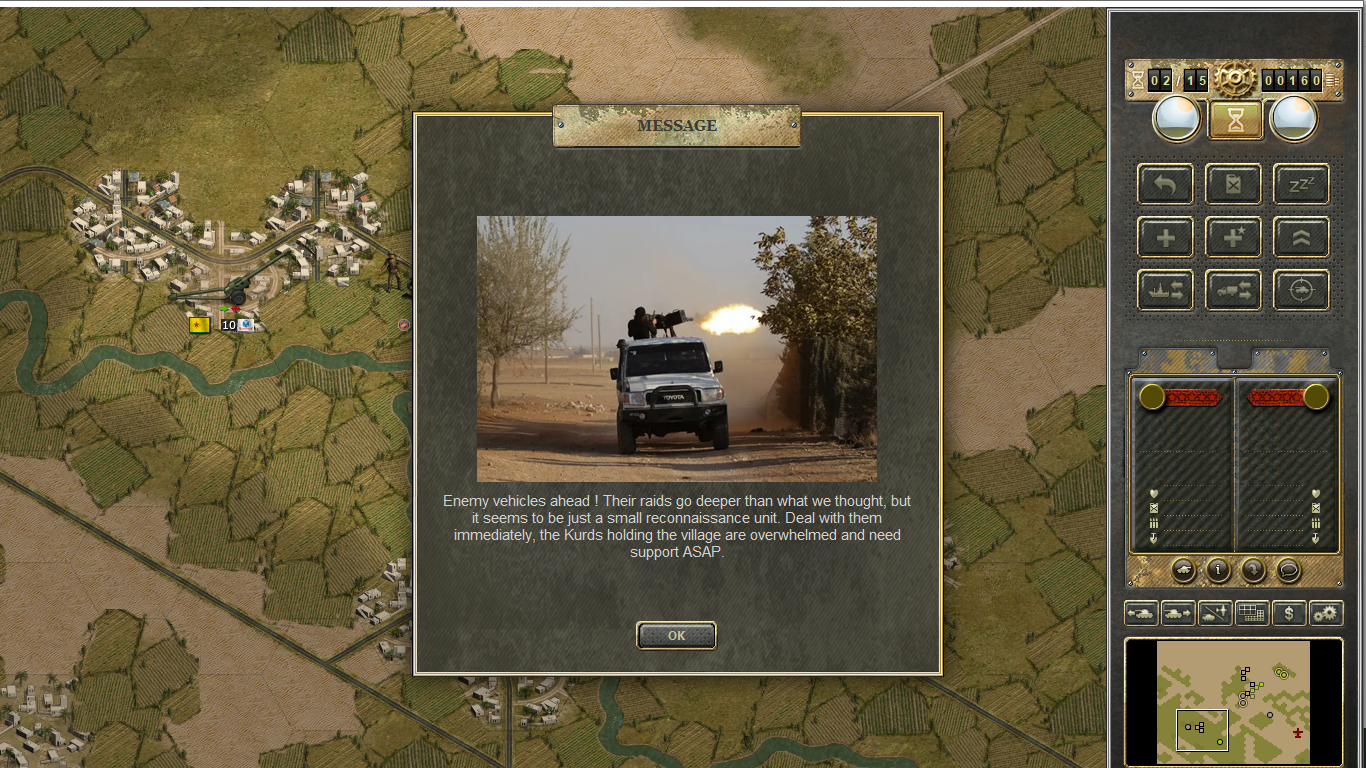Click the round tank icon button
Image resolution: width=1366 pixels, height=768 pixels.
pos(1183,570)
